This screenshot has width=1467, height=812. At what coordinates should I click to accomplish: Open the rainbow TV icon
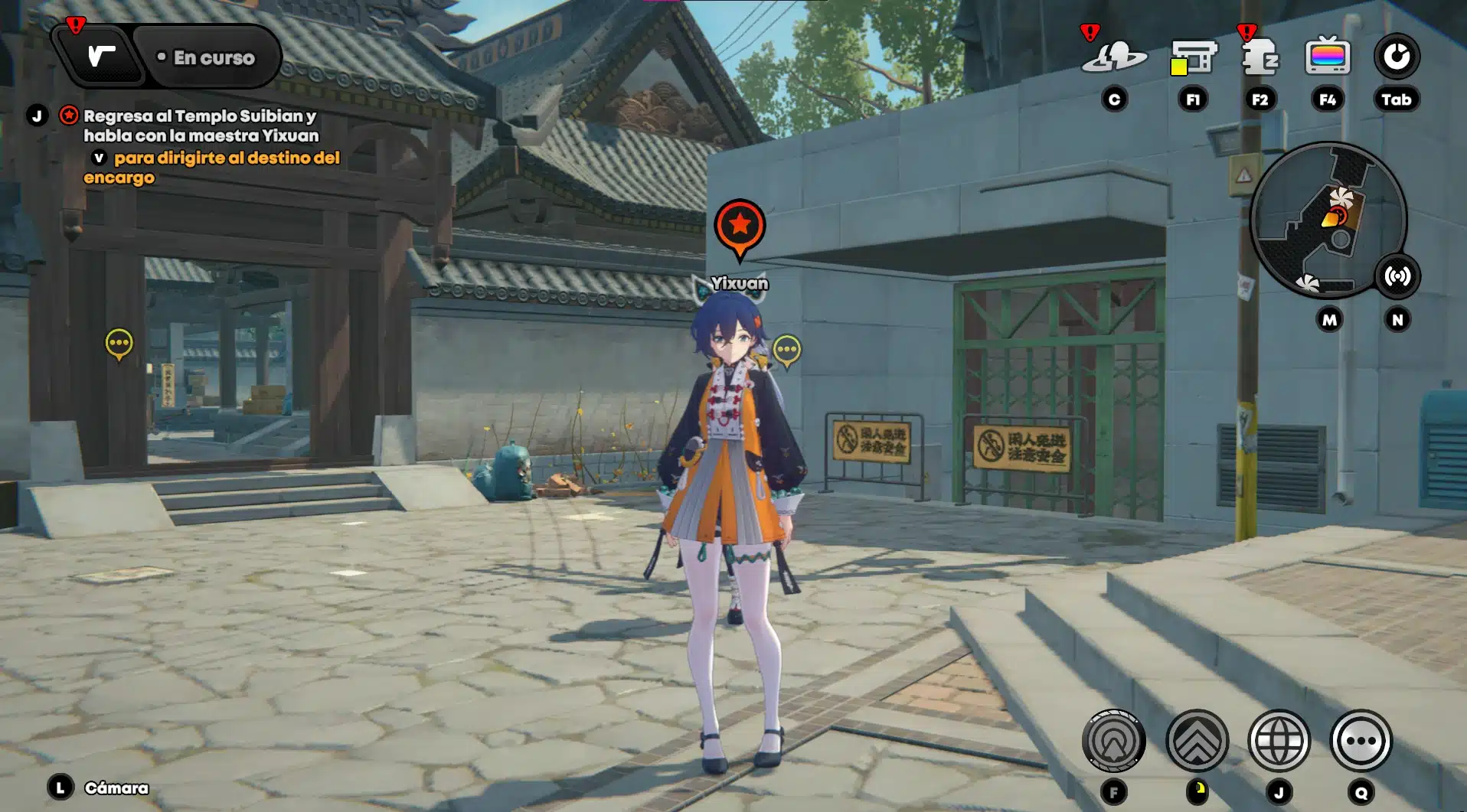point(1327,57)
